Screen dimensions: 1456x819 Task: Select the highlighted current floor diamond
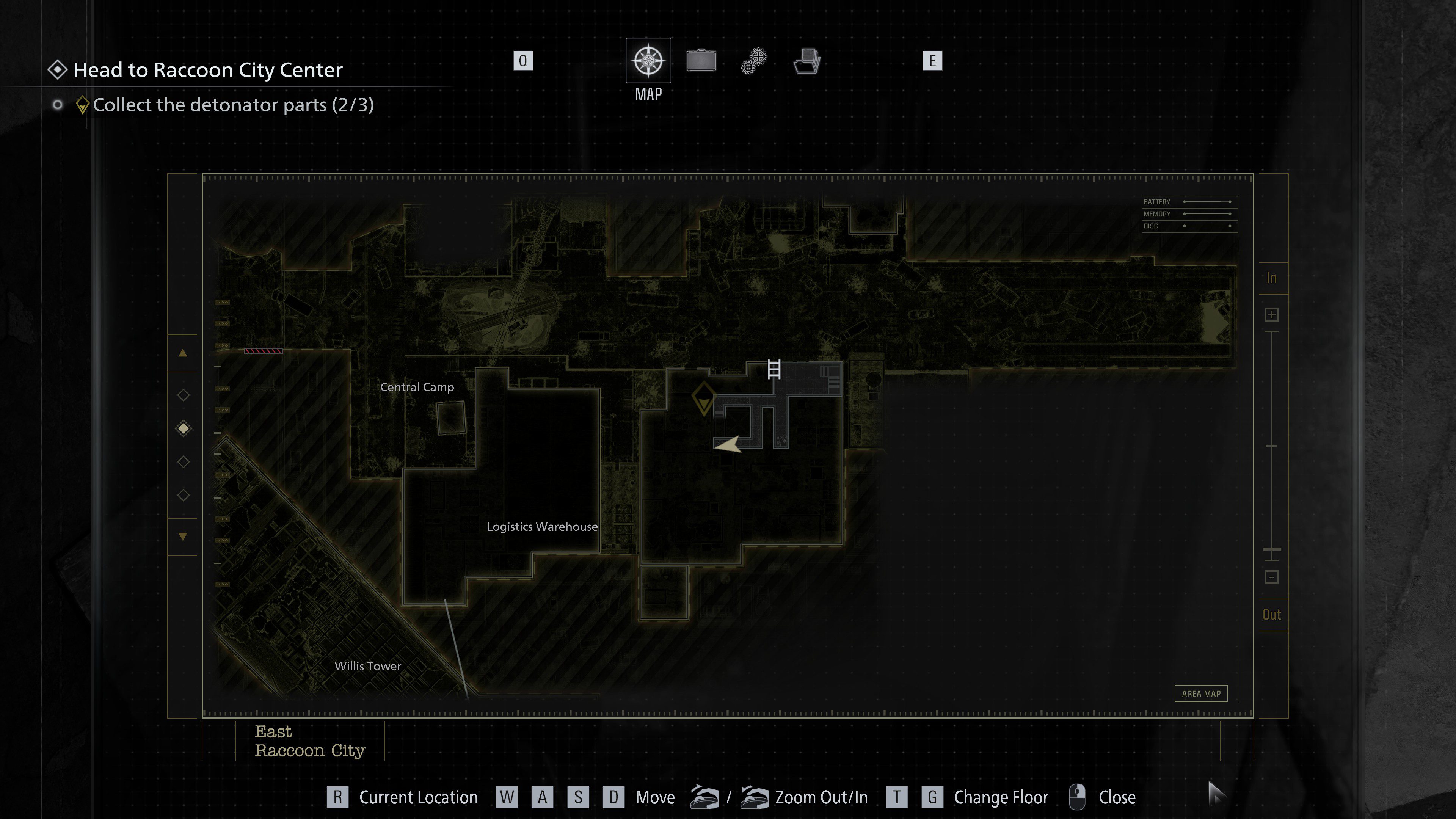(182, 428)
